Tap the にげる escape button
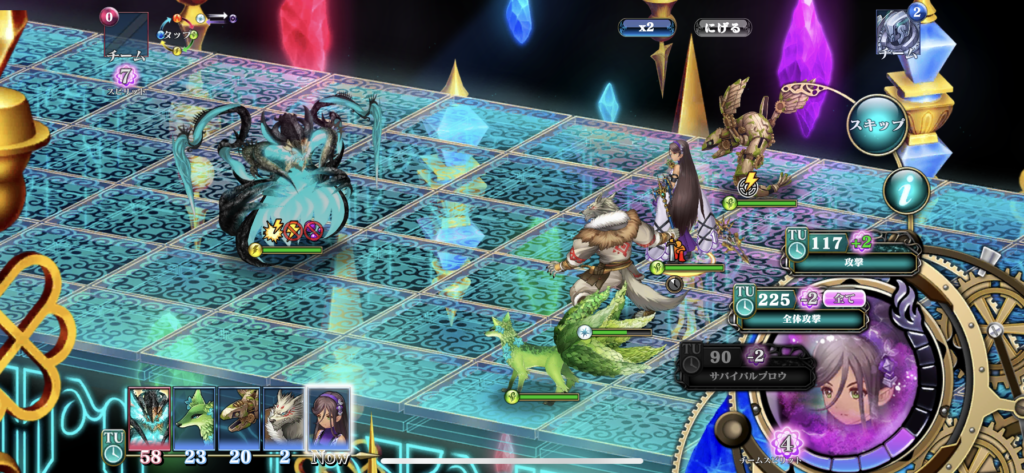Image resolution: width=1024 pixels, height=473 pixels. click(723, 27)
